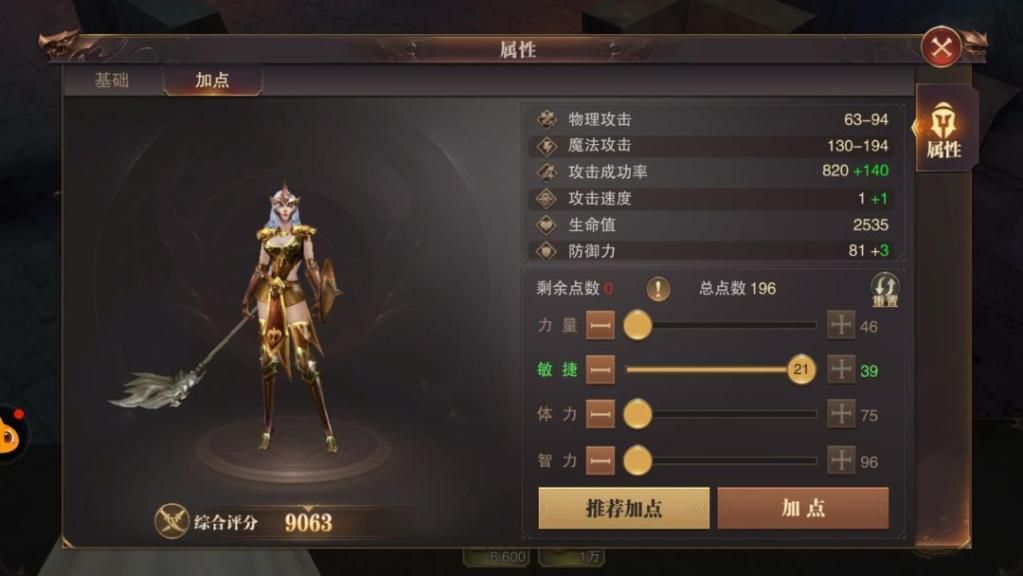Screen dimensions: 1023x576
Task: Reset points with the 重置 icon
Action: pyautogui.click(x=884, y=290)
